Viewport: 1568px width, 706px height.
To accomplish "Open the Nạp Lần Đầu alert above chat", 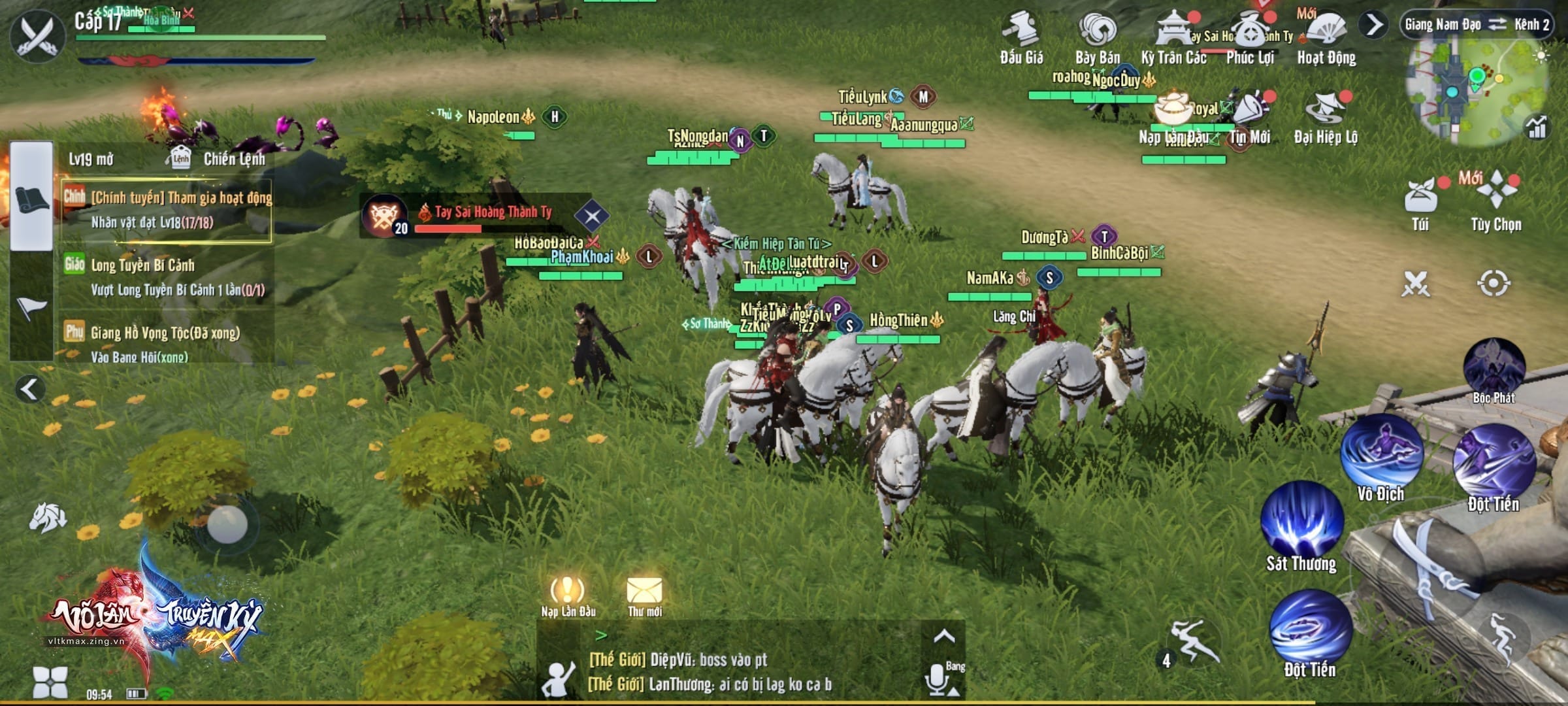I will pos(568,594).
